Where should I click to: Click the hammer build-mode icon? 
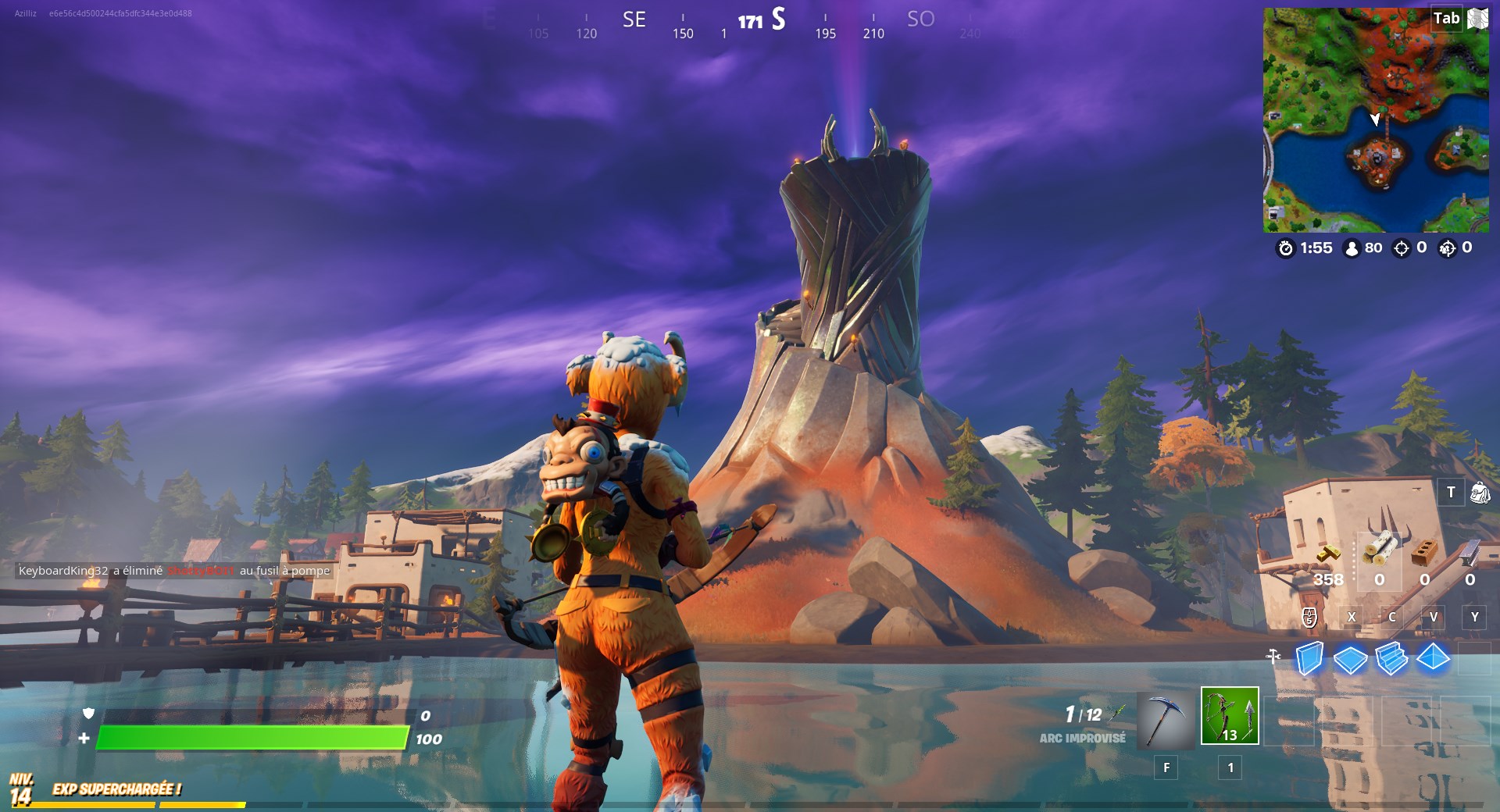(x=1273, y=656)
